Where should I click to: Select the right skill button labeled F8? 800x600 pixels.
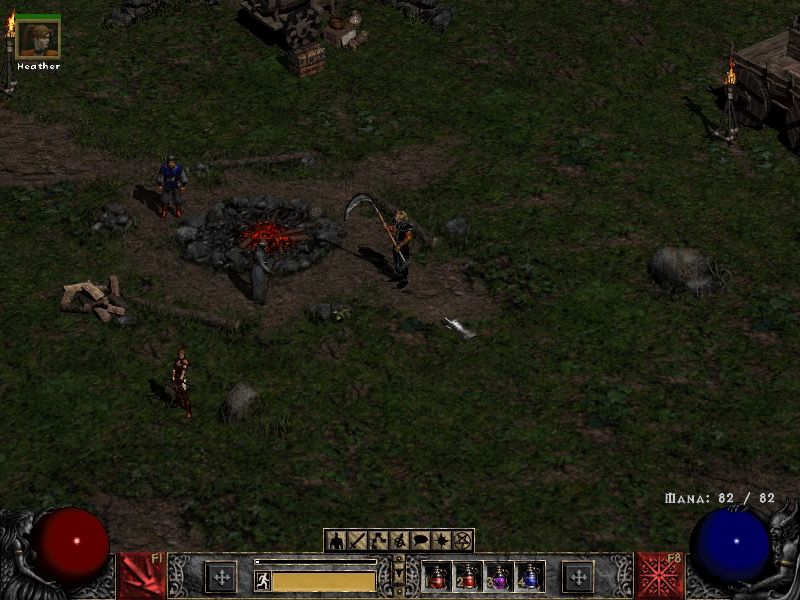pos(660,576)
